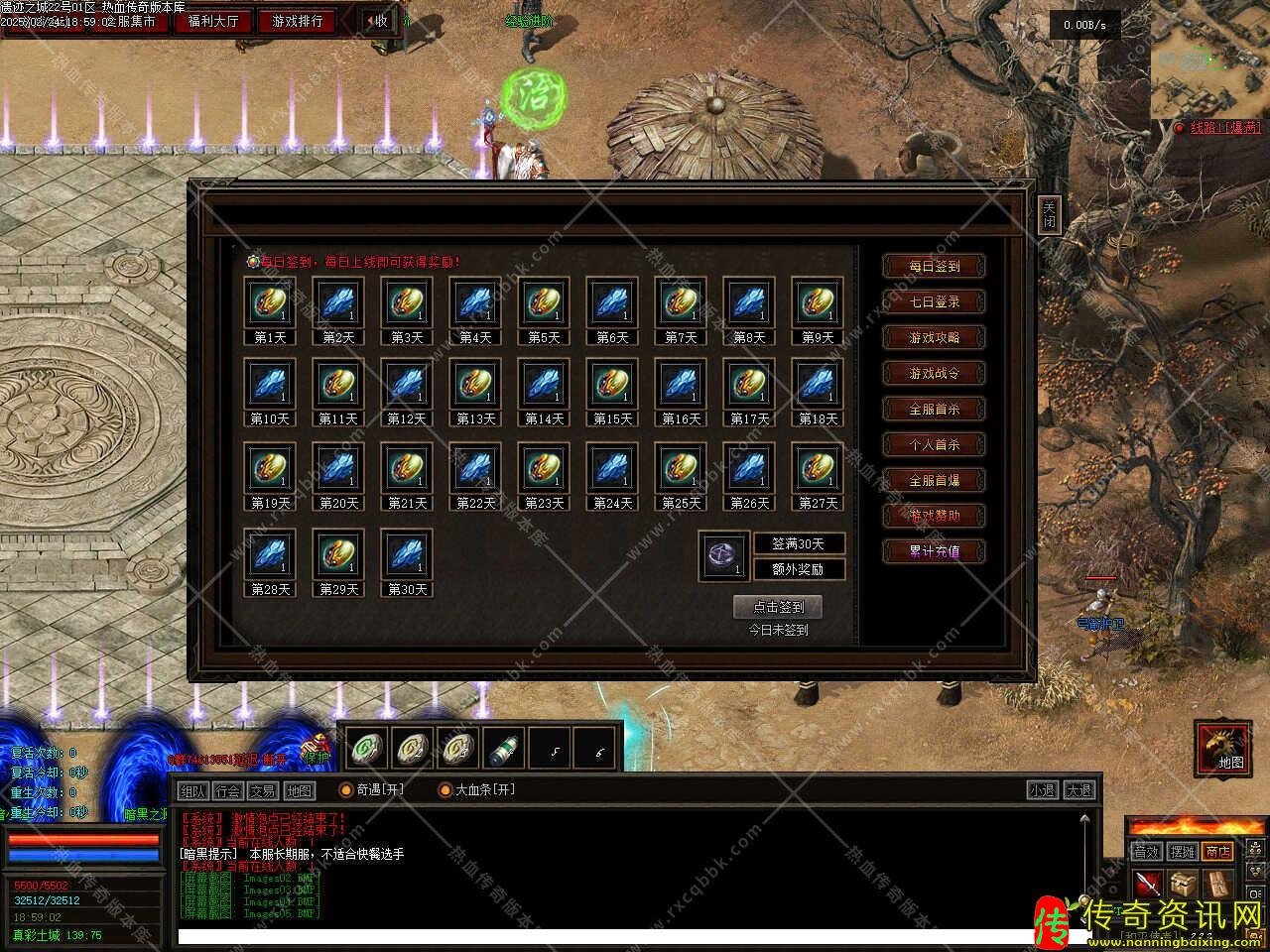This screenshot has height=952, width=1270.
Task: Select the 签满30天 bonus reward item
Action: 723,555
